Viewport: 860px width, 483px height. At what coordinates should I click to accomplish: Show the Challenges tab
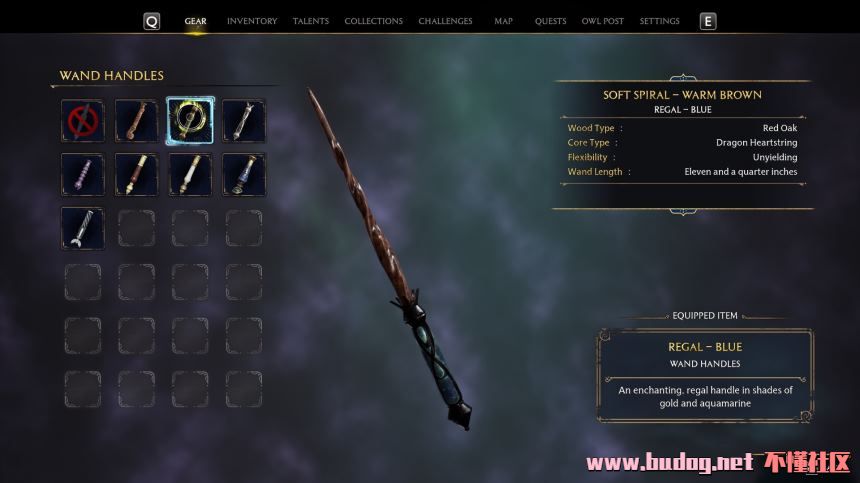point(446,21)
